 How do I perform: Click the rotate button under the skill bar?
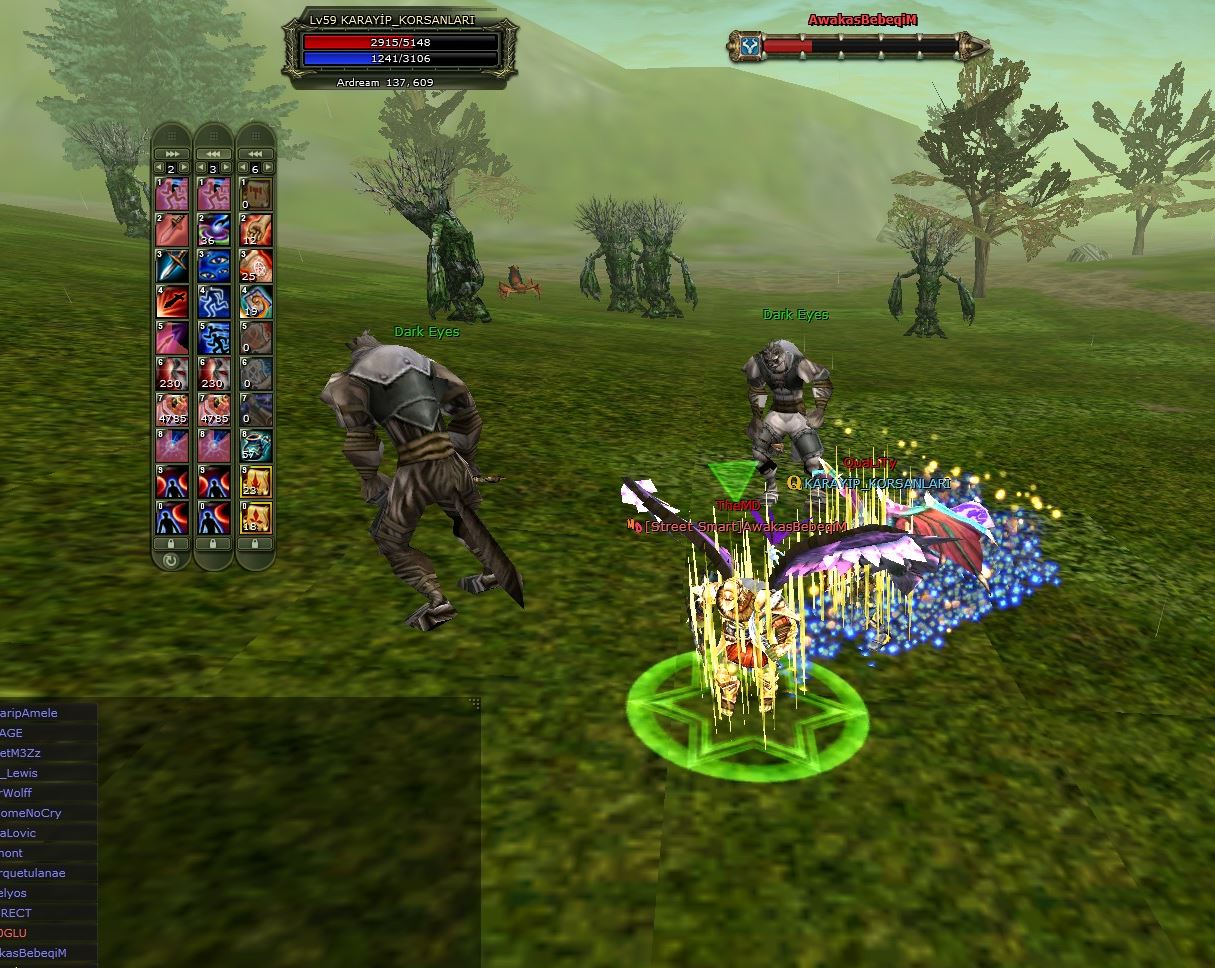[x=171, y=561]
